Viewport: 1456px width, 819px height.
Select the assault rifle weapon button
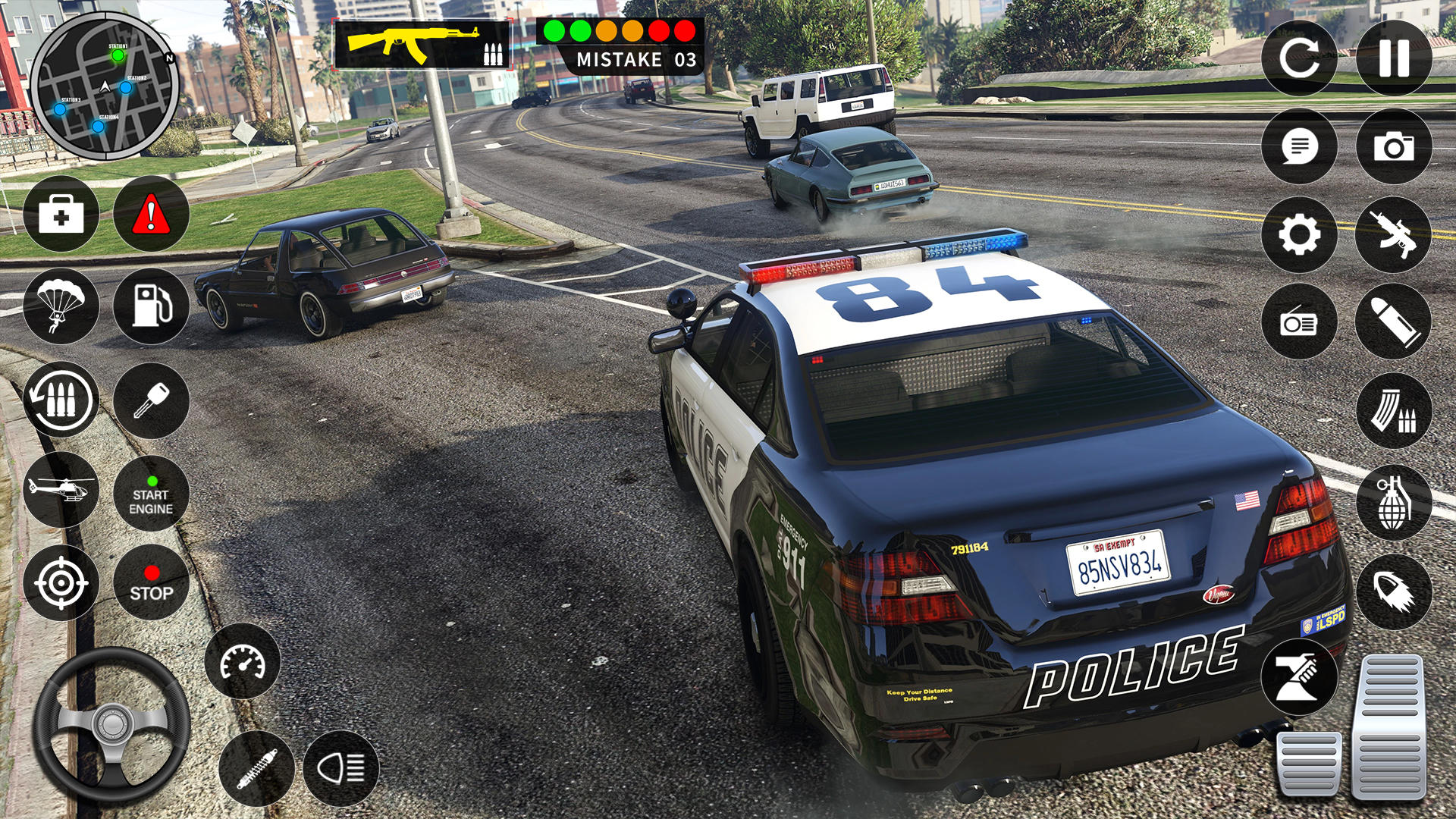pos(1394,235)
